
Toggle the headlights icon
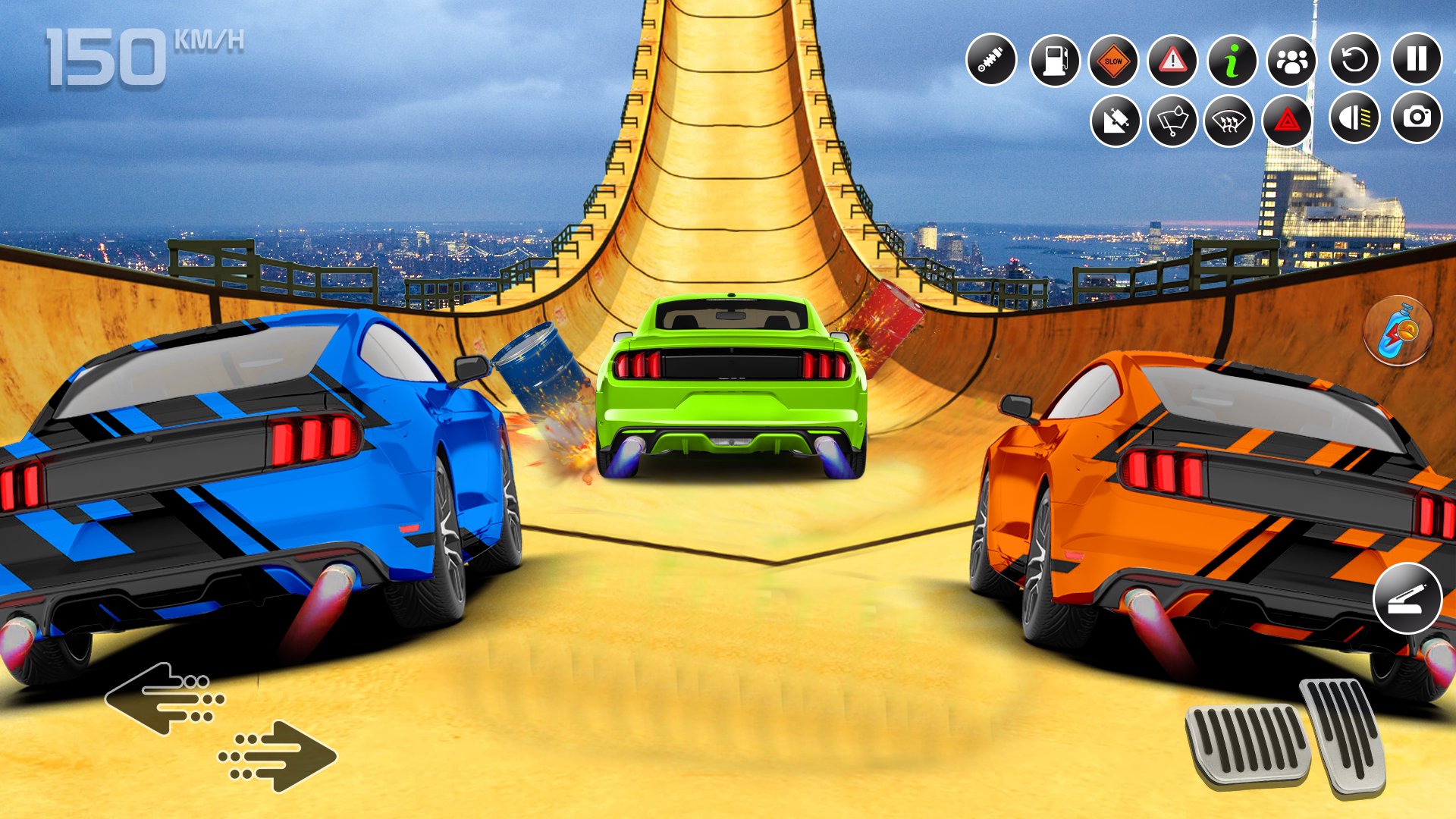[x=1354, y=118]
